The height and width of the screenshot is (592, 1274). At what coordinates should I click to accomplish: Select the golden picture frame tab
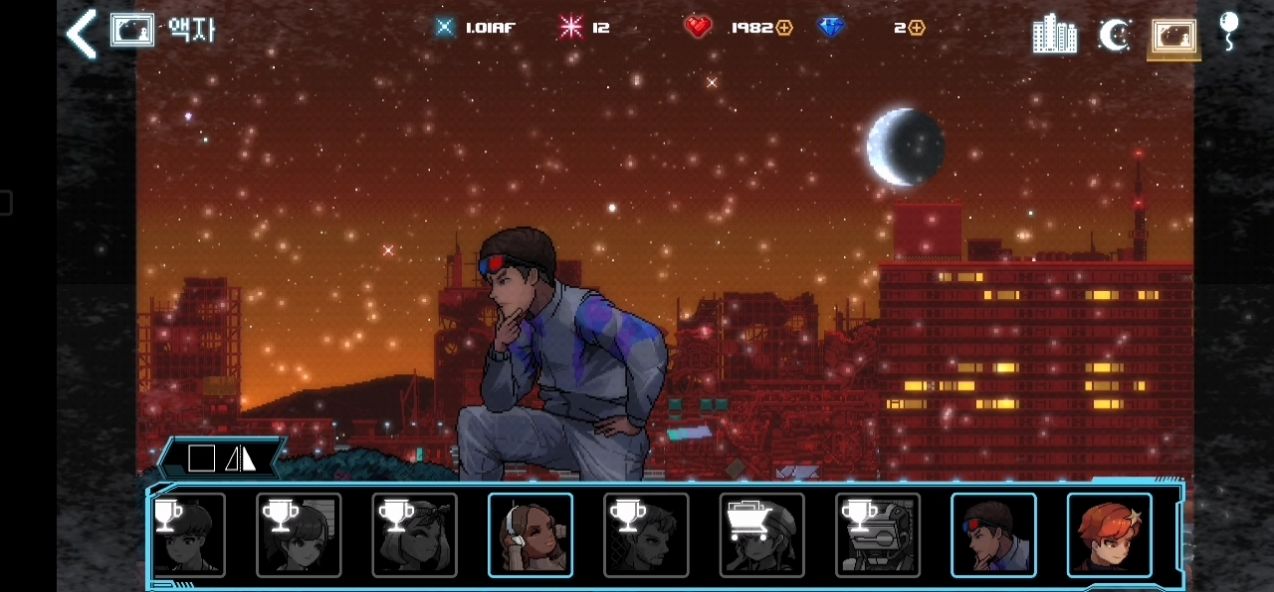(x=1174, y=36)
